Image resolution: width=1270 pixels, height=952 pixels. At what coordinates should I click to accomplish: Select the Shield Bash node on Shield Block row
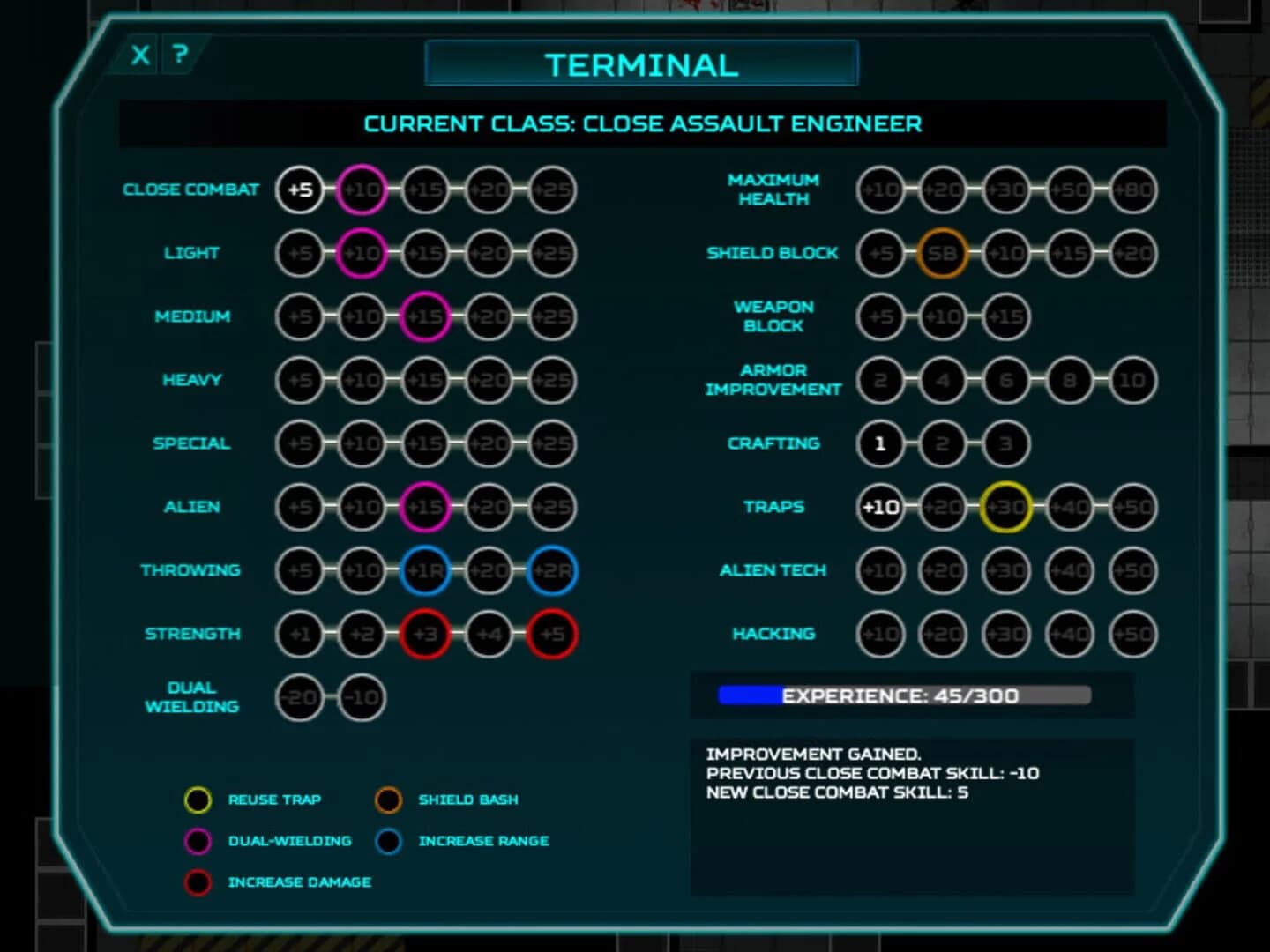(943, 253)
